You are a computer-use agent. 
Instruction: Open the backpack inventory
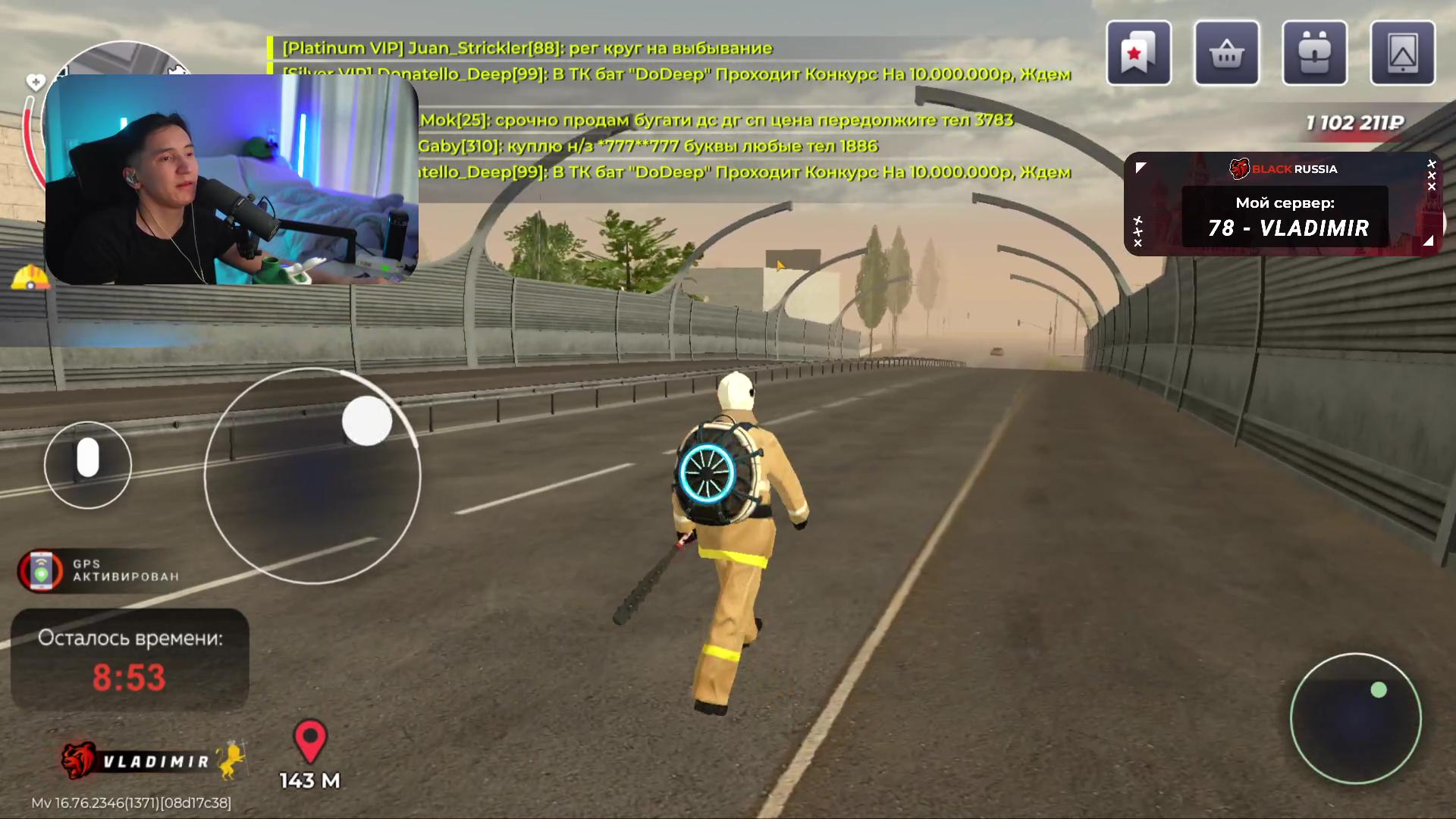coord(1314,53)
